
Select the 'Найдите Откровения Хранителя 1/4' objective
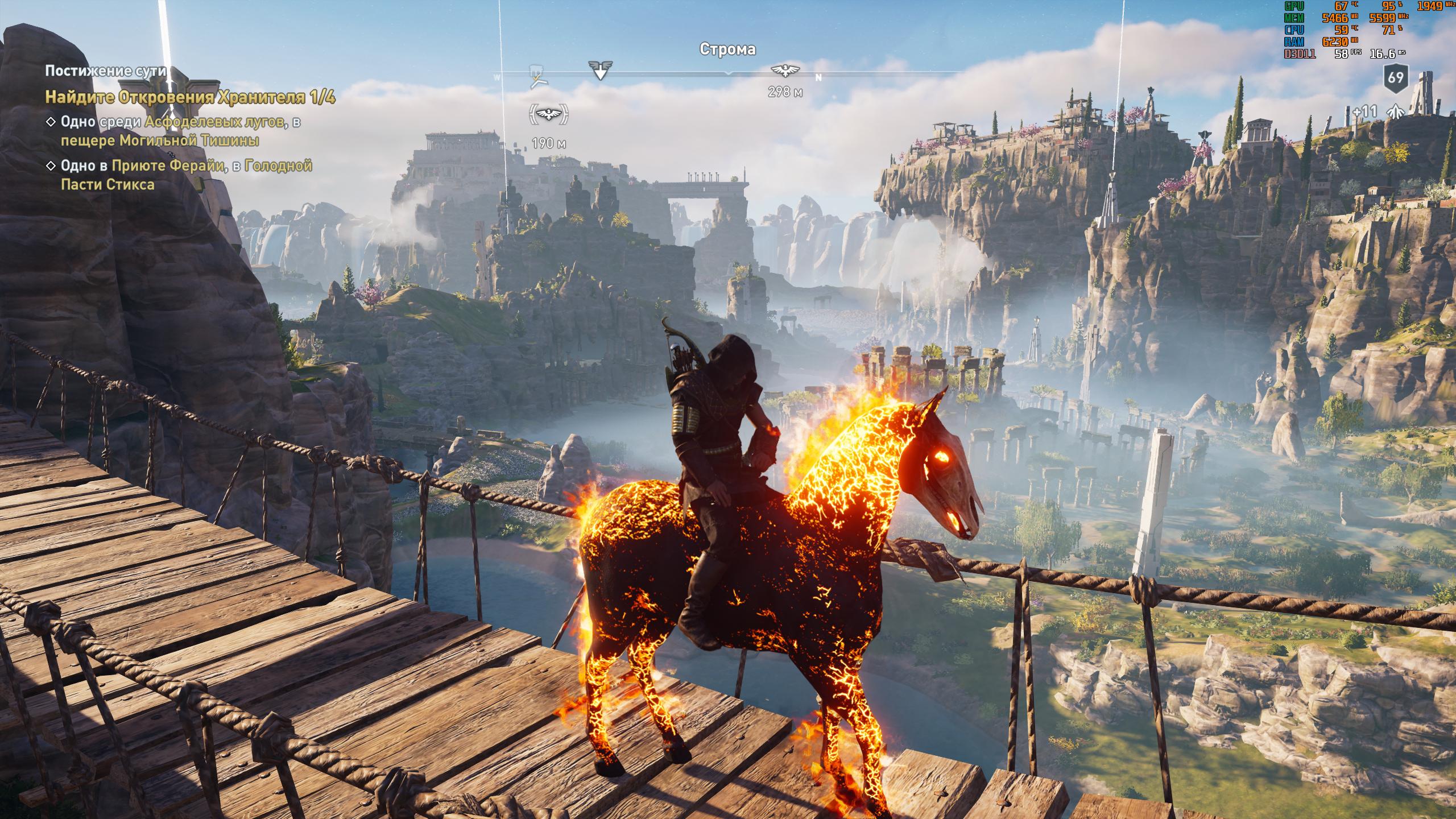[x=190, y=97]
